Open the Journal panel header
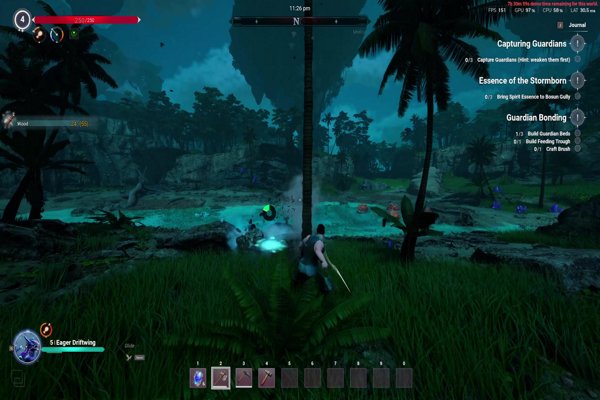This screenshot has height=400, width=600. (x=574, y=27)
